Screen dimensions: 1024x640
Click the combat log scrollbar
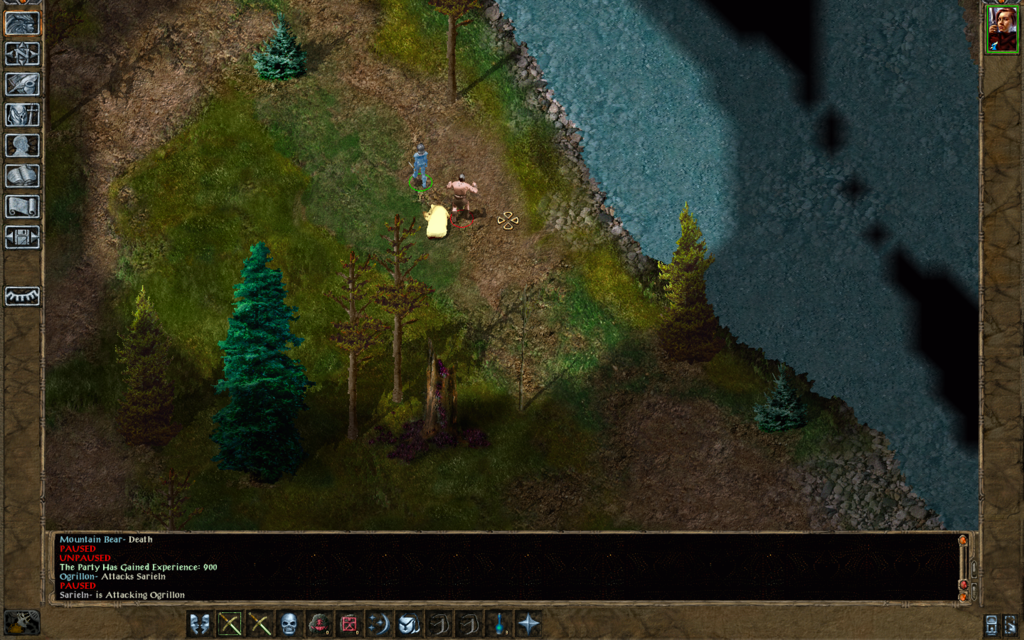tap(963, 567)
